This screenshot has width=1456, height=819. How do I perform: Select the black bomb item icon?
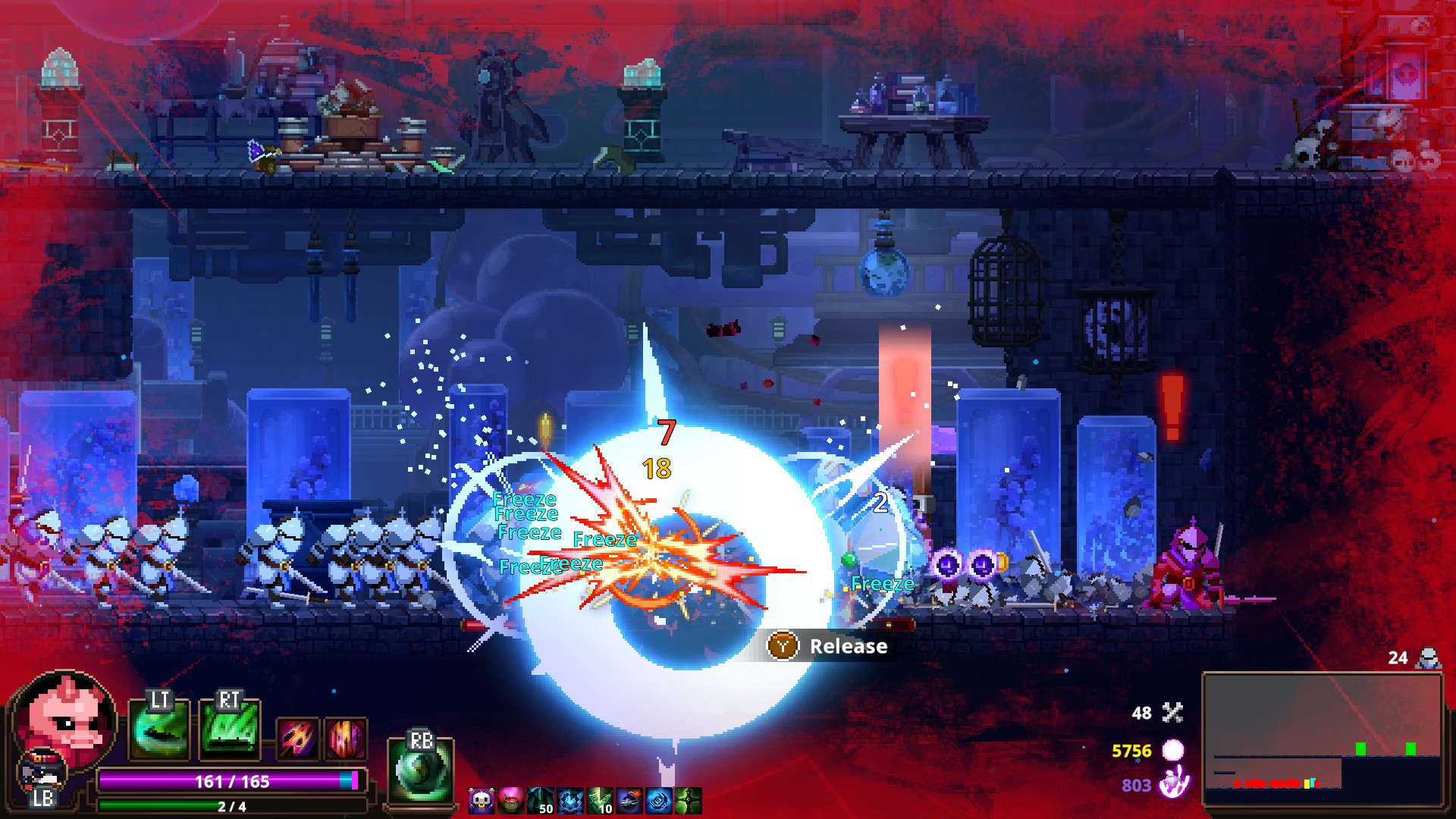[629, 801]
